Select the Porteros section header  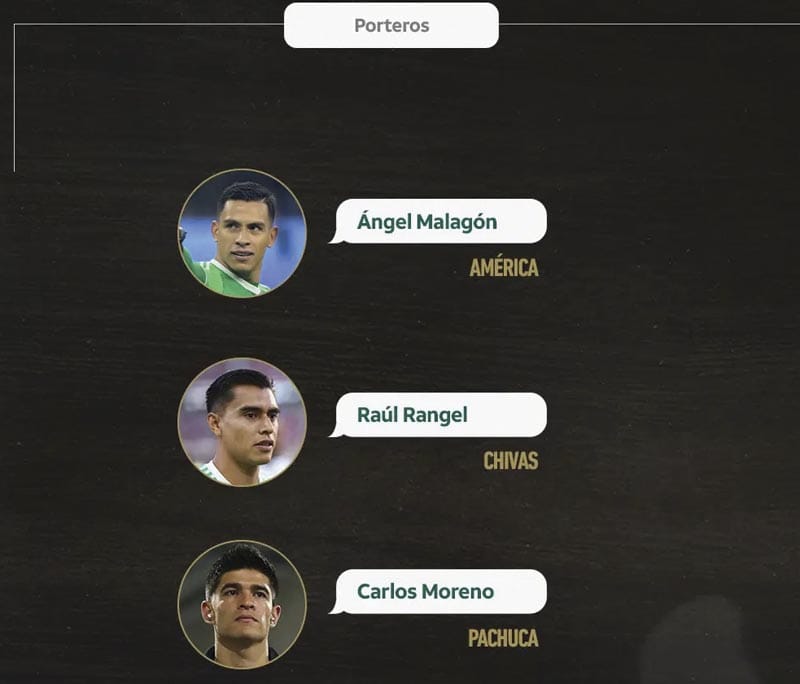[391, 25]
